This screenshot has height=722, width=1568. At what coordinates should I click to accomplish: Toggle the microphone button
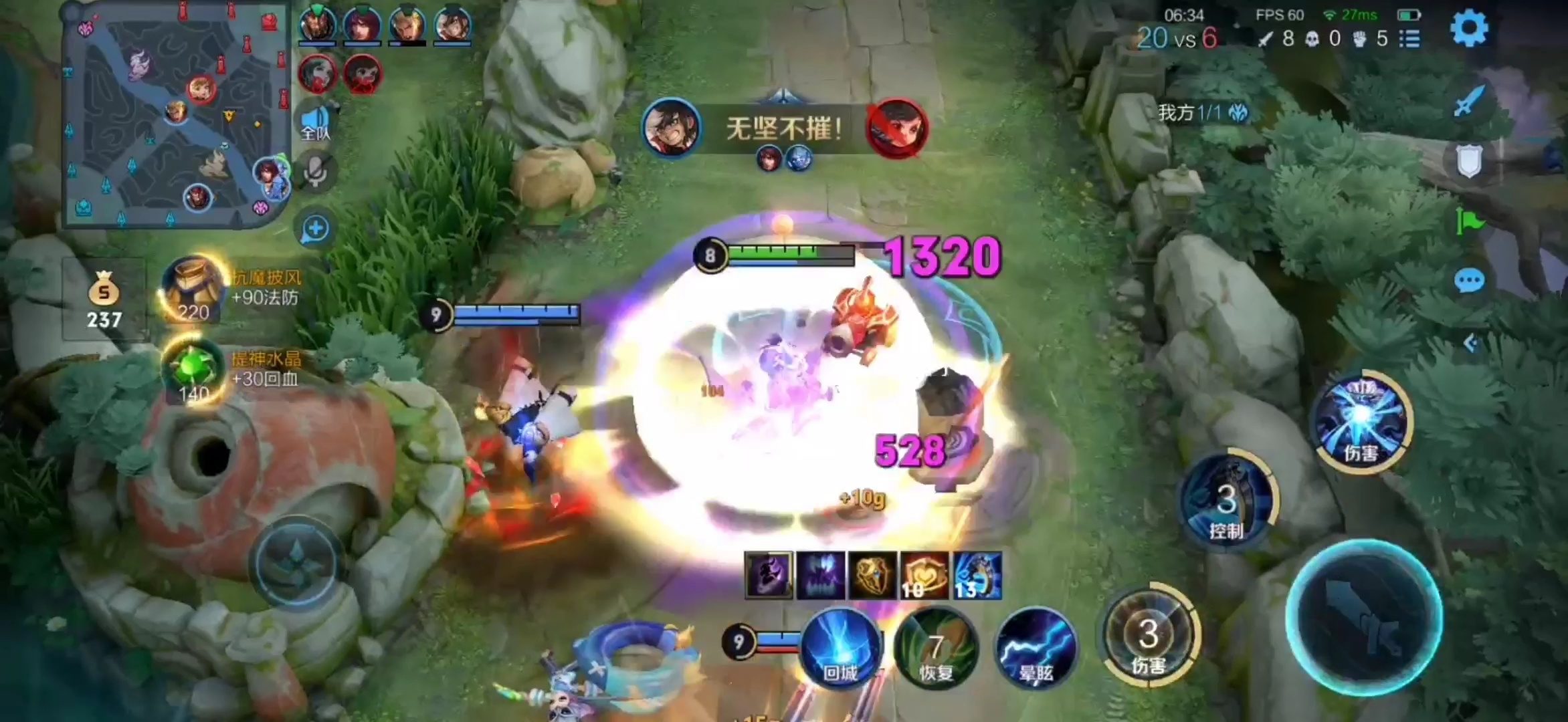pyautogui.click(x=315, y=172)
